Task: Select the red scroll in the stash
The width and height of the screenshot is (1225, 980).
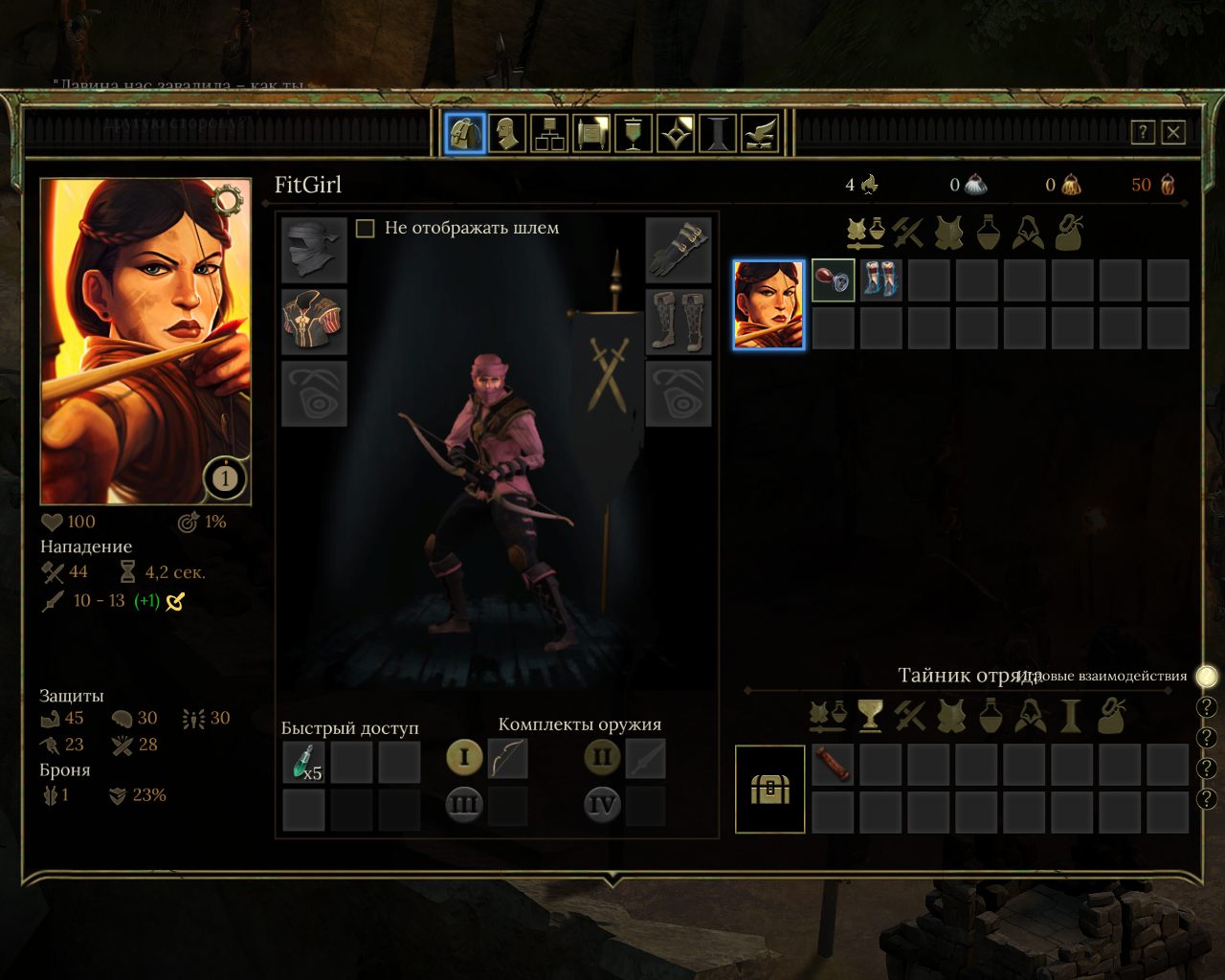Action: point(832,764)
